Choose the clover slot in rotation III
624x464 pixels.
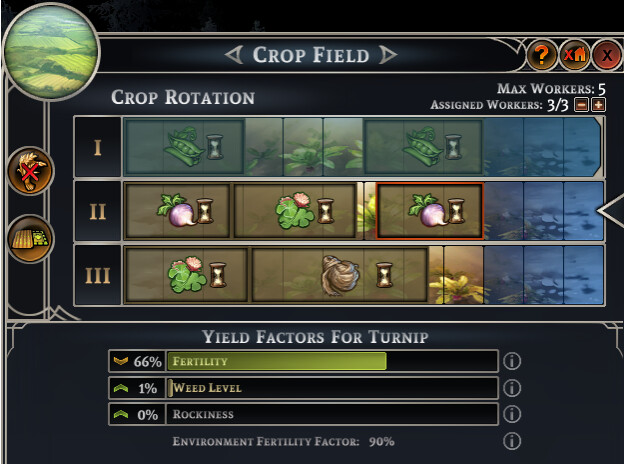tap(187, 273)
